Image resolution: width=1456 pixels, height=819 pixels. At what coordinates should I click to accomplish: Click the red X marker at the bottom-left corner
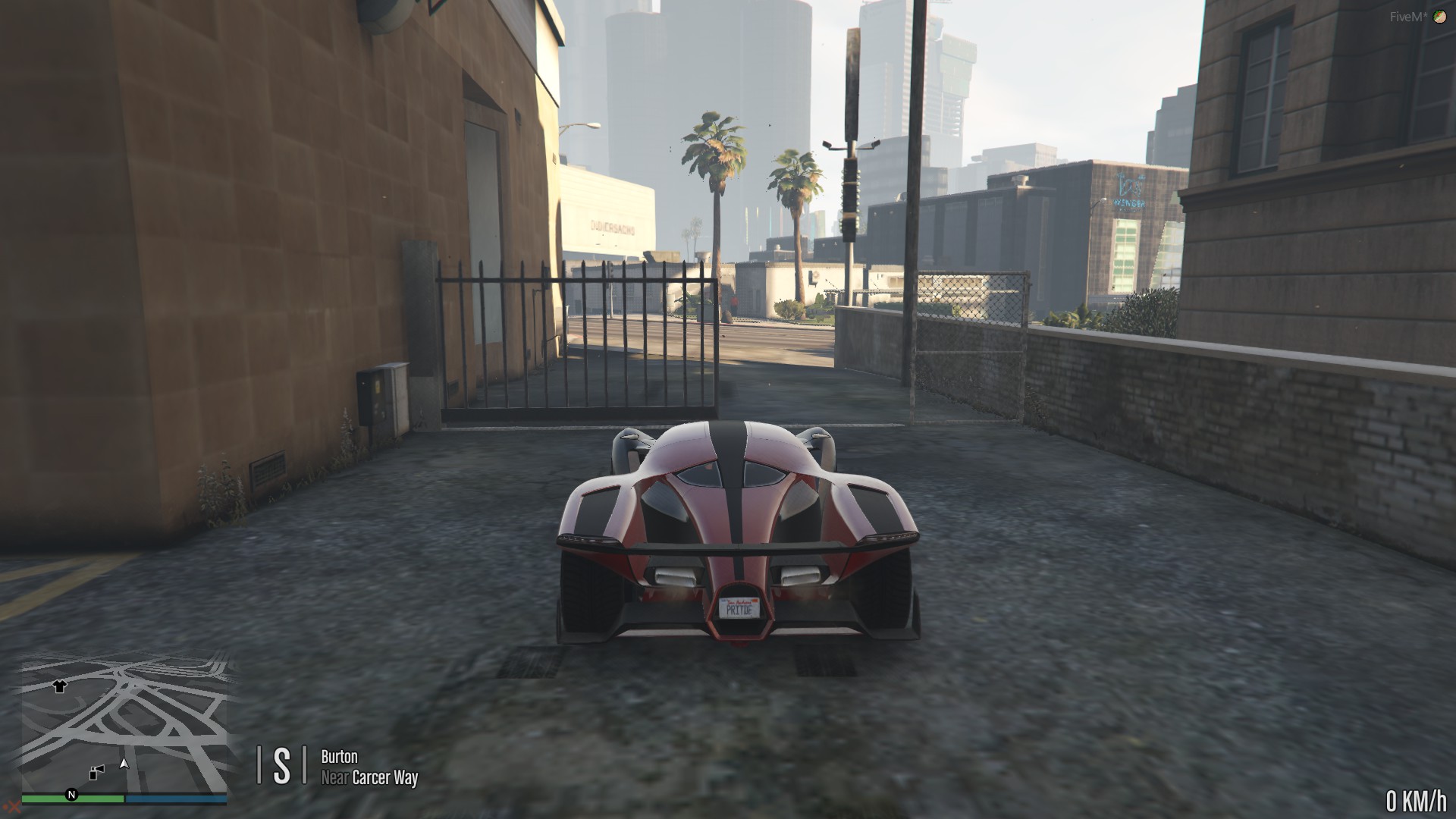(13, 807)
